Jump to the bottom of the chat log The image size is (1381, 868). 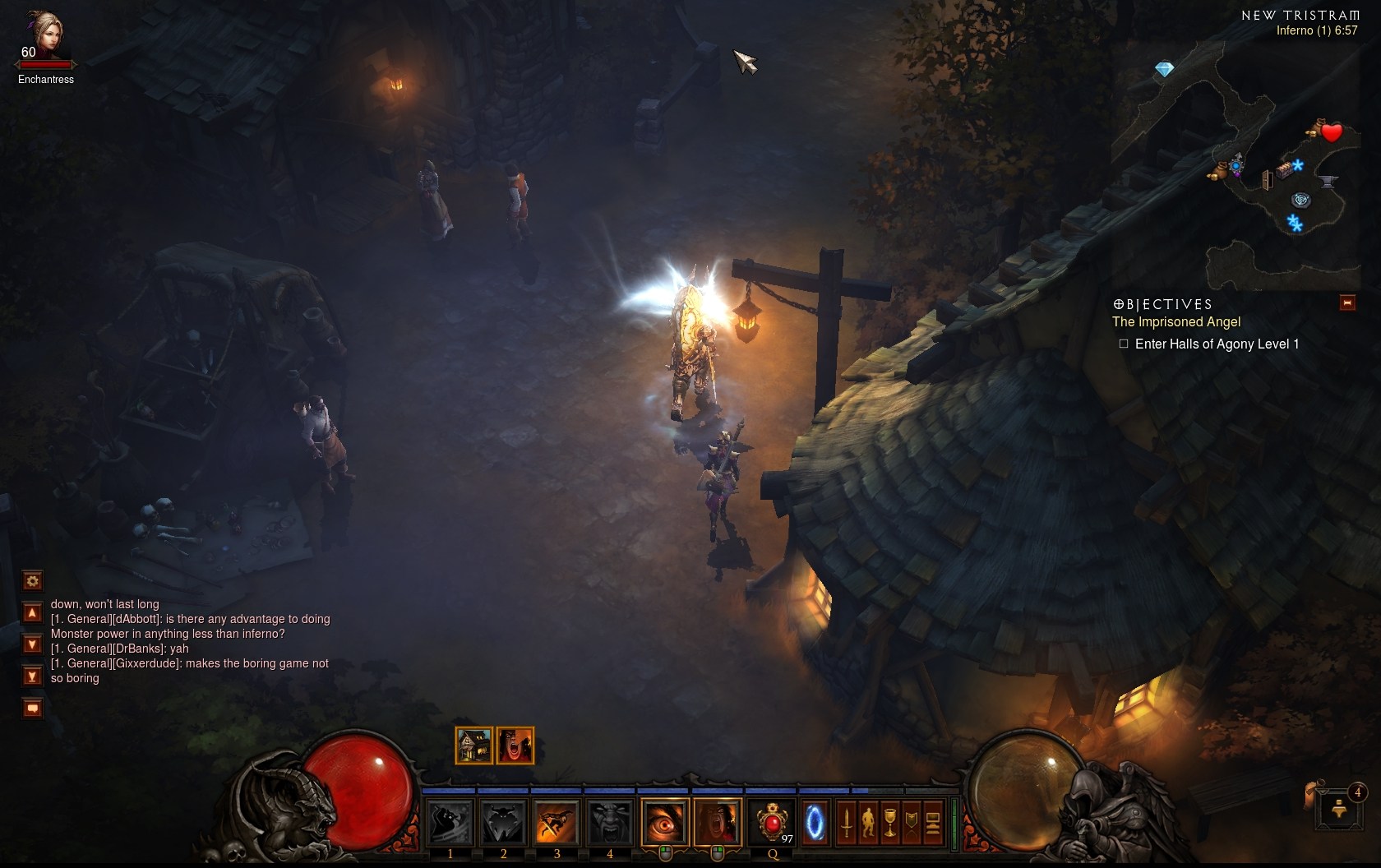tap(32, 676)
